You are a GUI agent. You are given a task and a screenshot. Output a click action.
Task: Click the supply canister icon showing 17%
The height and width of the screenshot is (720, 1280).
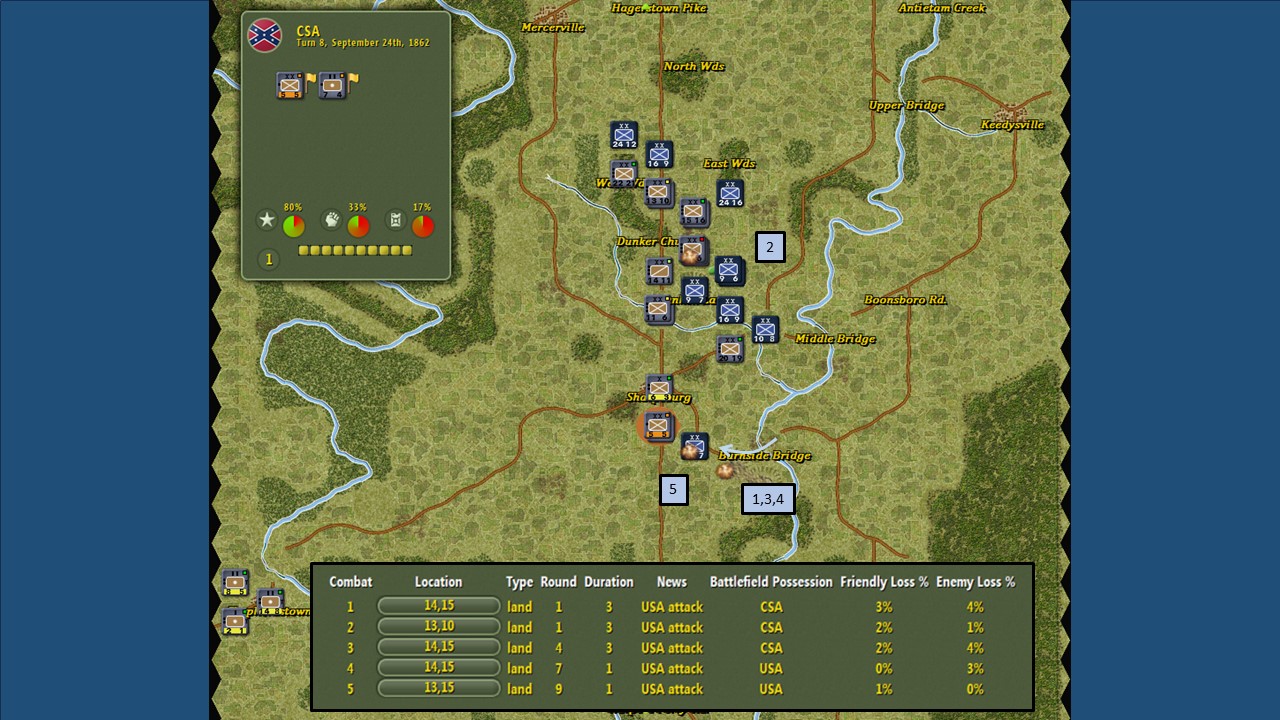[394, 220]
